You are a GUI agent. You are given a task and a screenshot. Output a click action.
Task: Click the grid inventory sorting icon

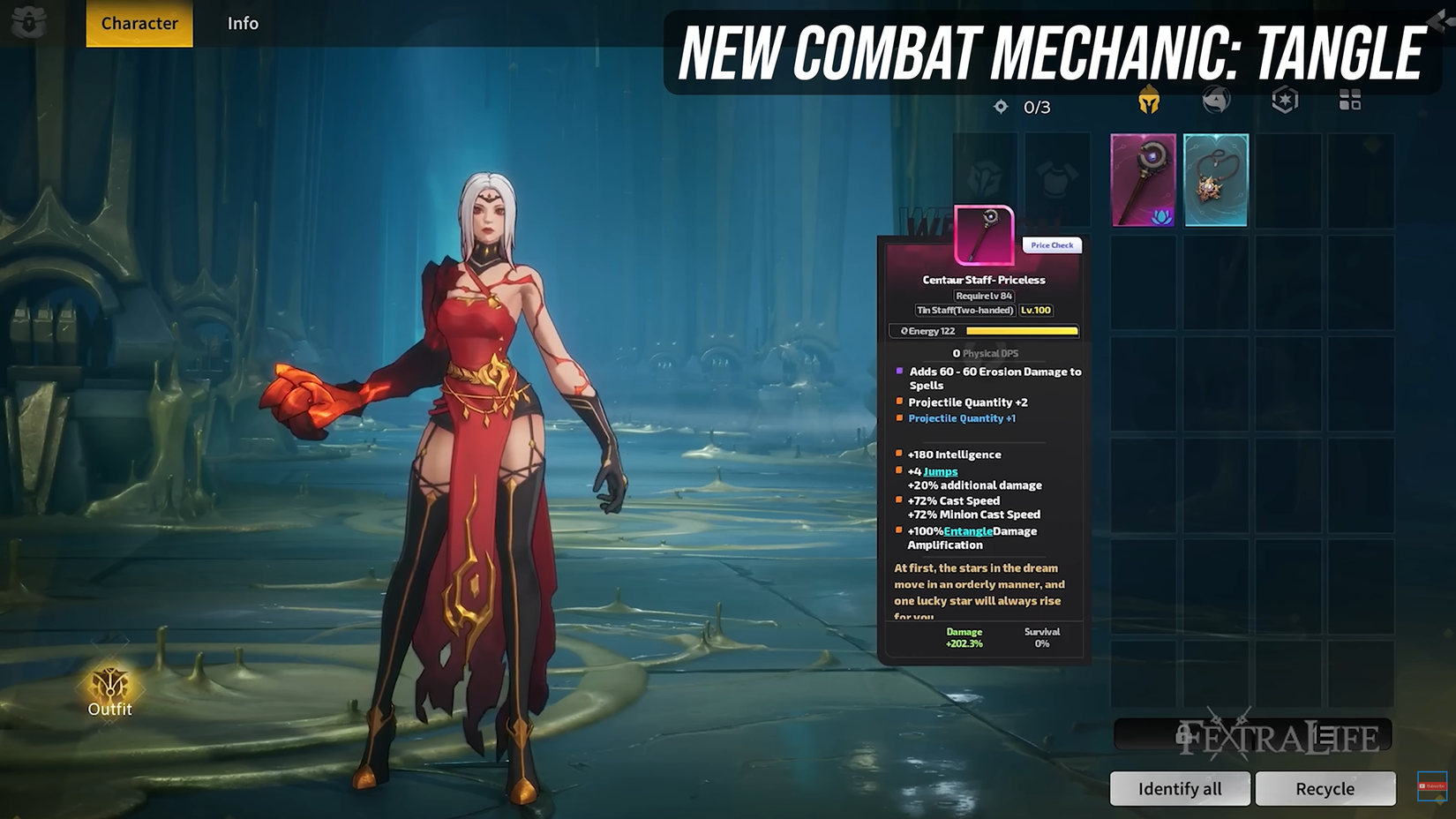tap(1350, 100)
